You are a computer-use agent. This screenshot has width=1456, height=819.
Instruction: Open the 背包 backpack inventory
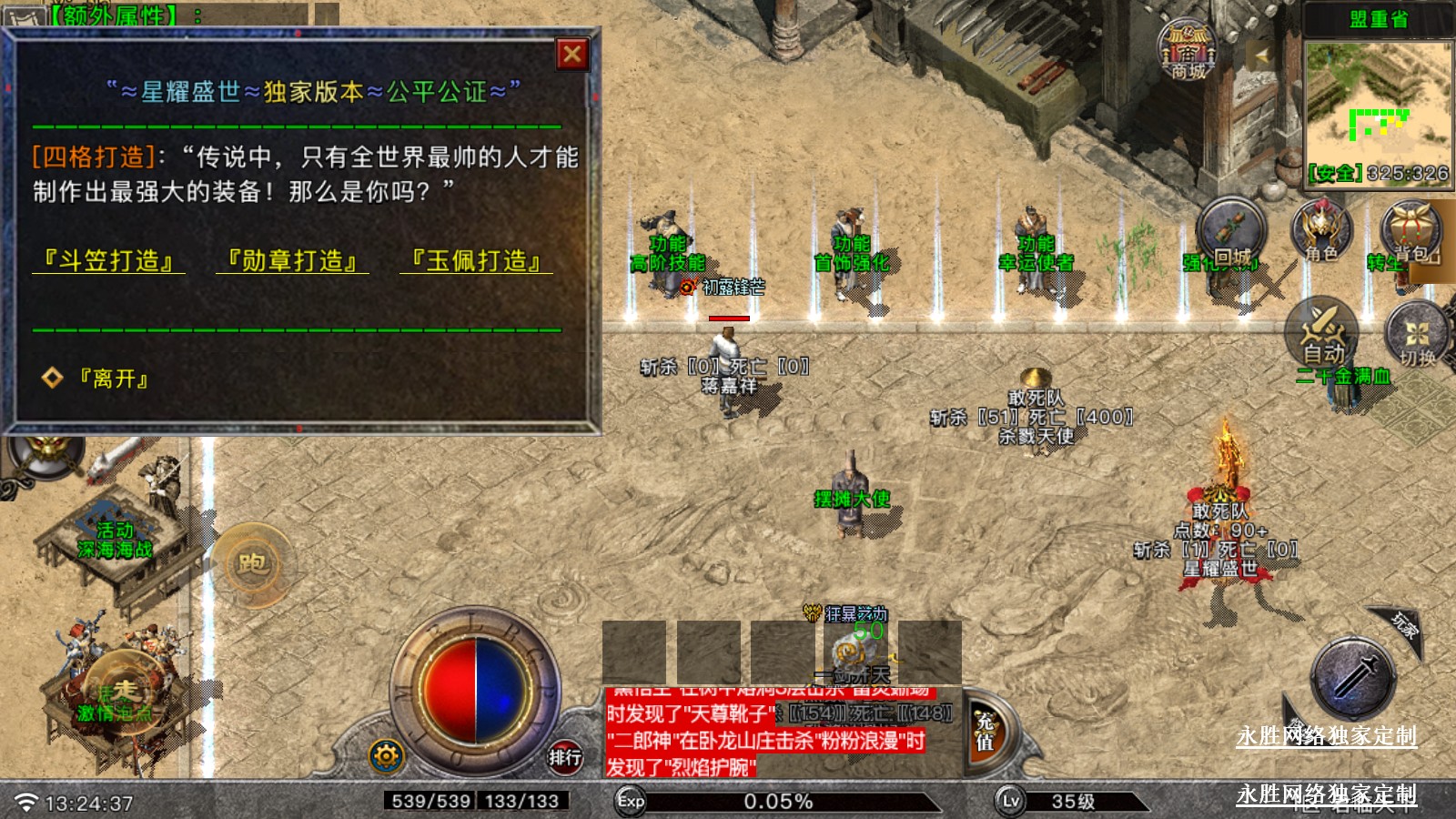[1410, 231]
